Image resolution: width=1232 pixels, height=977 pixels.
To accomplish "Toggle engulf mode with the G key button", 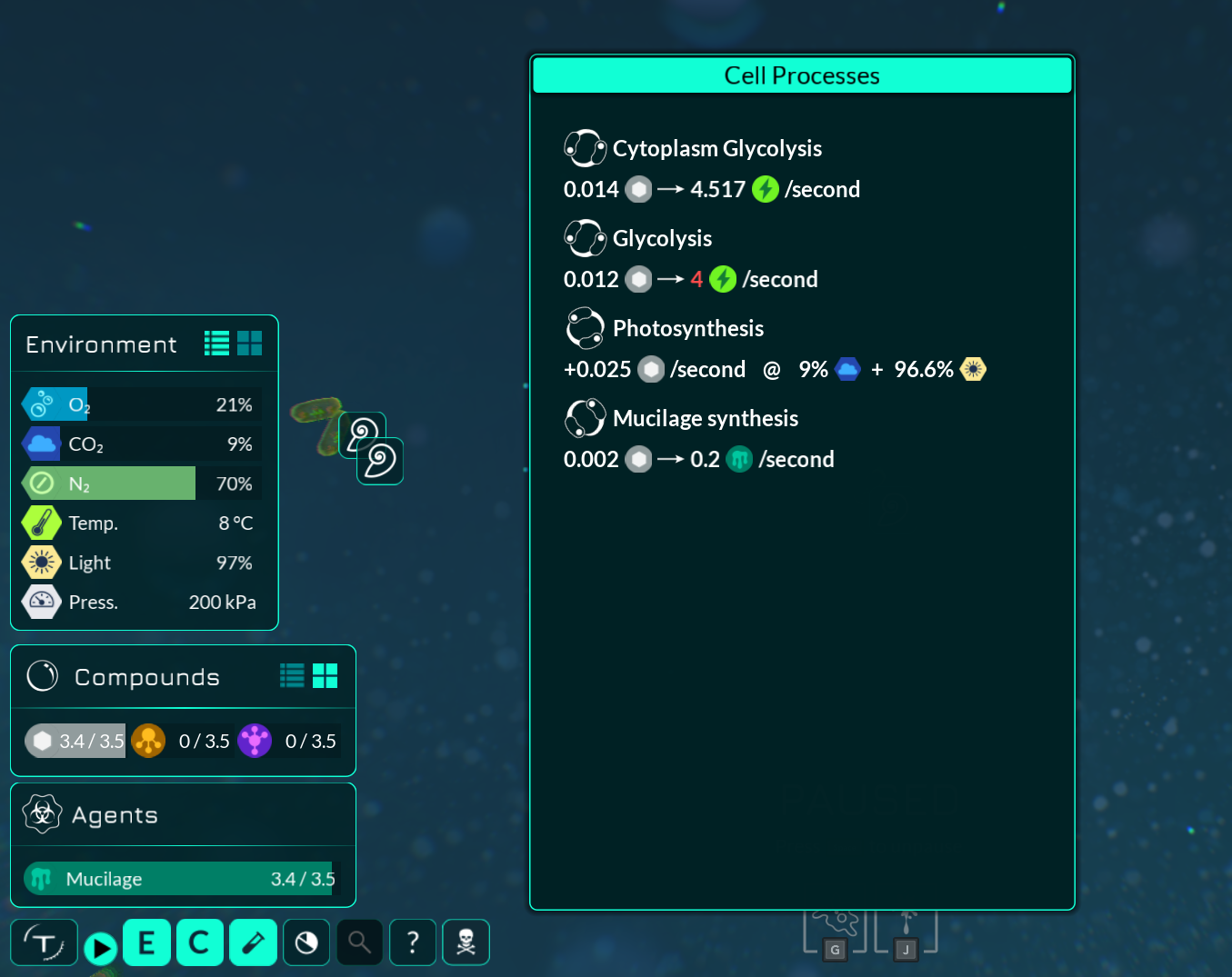I will (834, 949).
